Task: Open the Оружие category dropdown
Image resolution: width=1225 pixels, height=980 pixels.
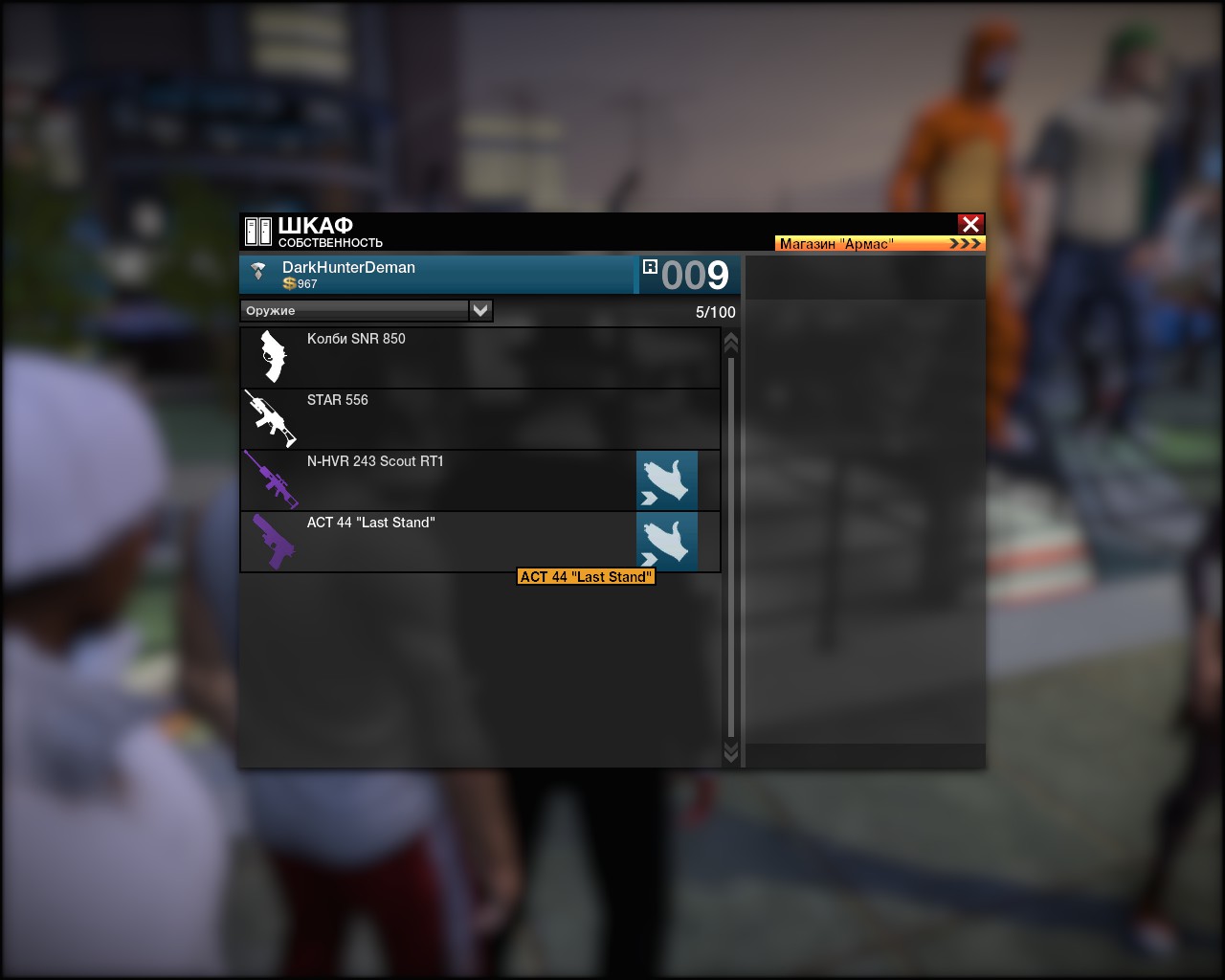Action: coord(480,310)
